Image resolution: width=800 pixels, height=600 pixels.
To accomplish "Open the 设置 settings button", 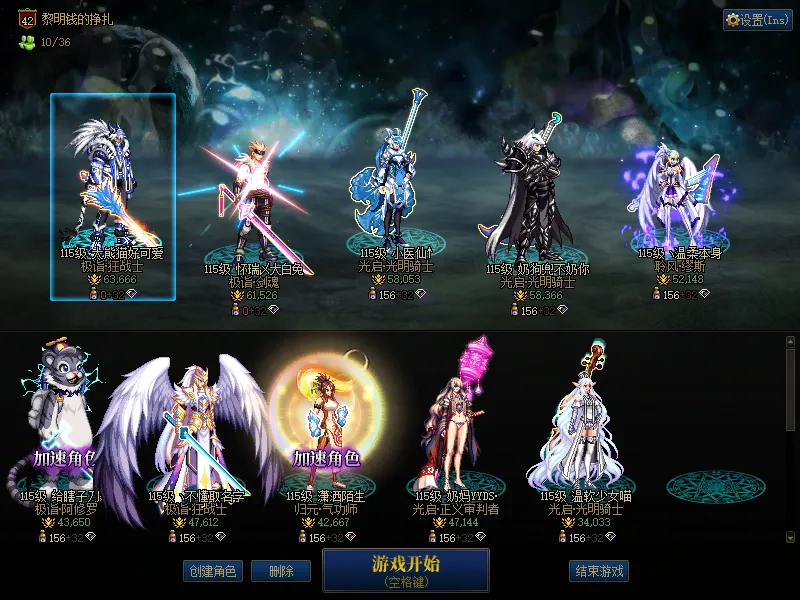I will (757, 19).
